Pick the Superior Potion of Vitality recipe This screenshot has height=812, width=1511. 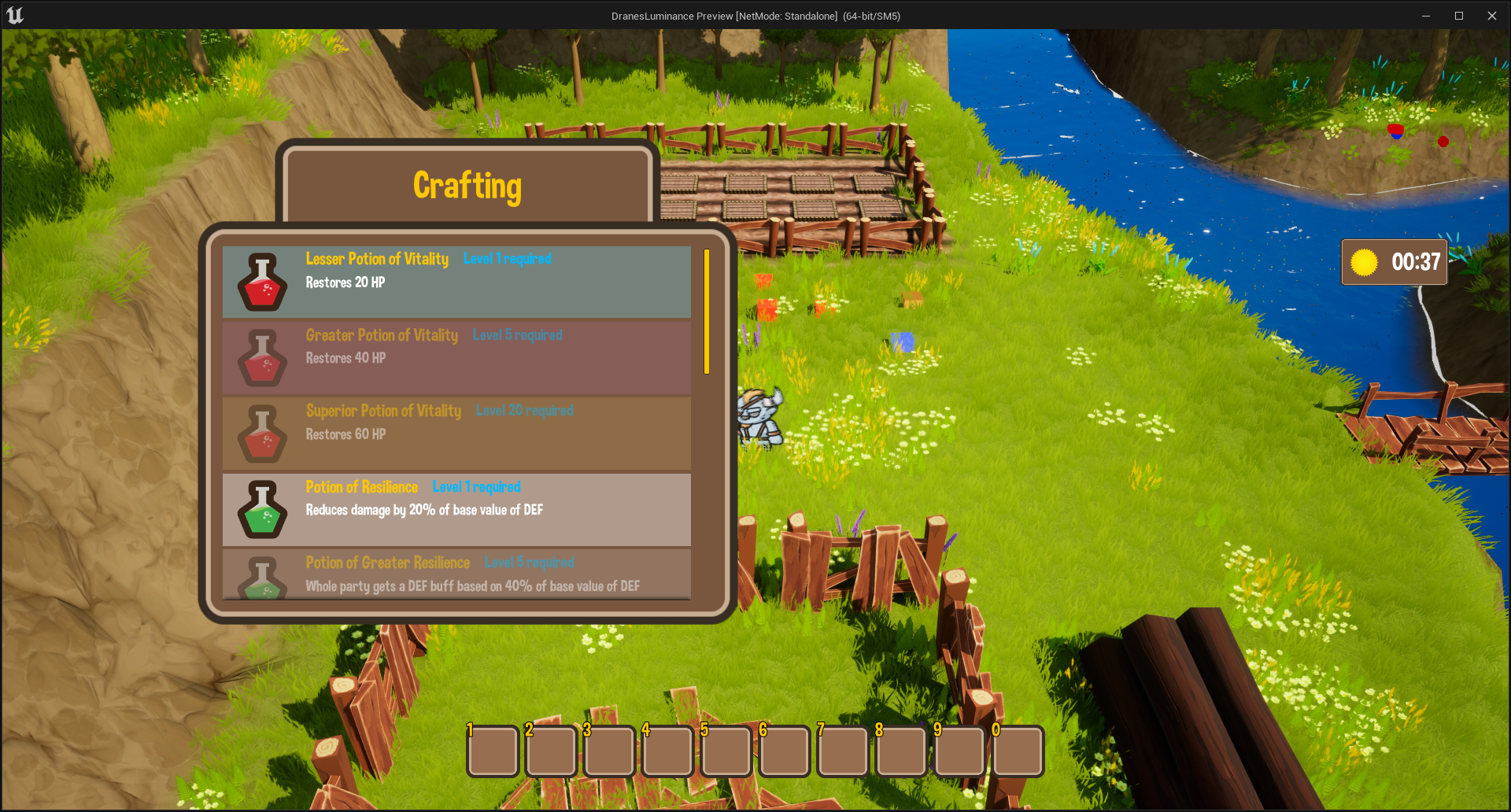456,434
